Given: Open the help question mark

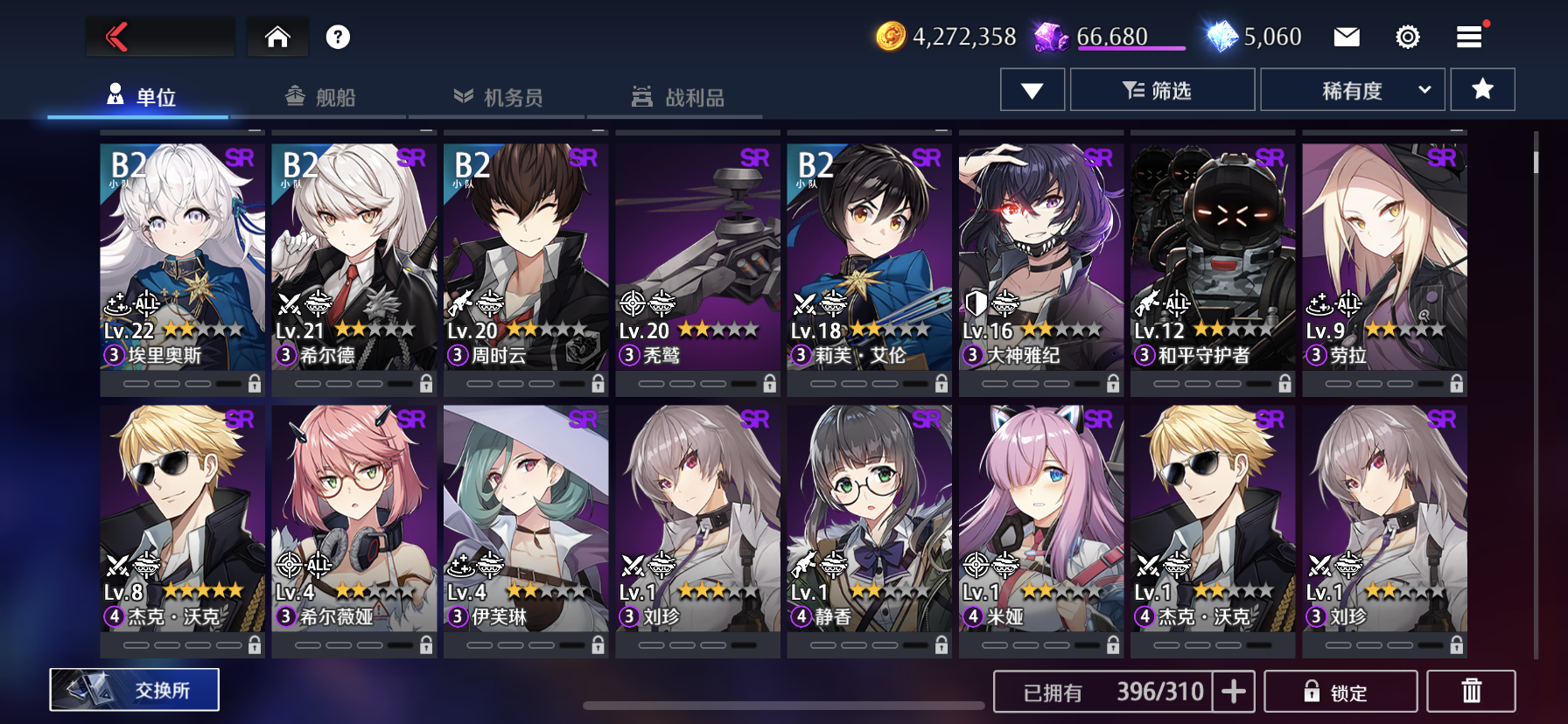Looking at the screenshot, I should [x=339, y=36].
